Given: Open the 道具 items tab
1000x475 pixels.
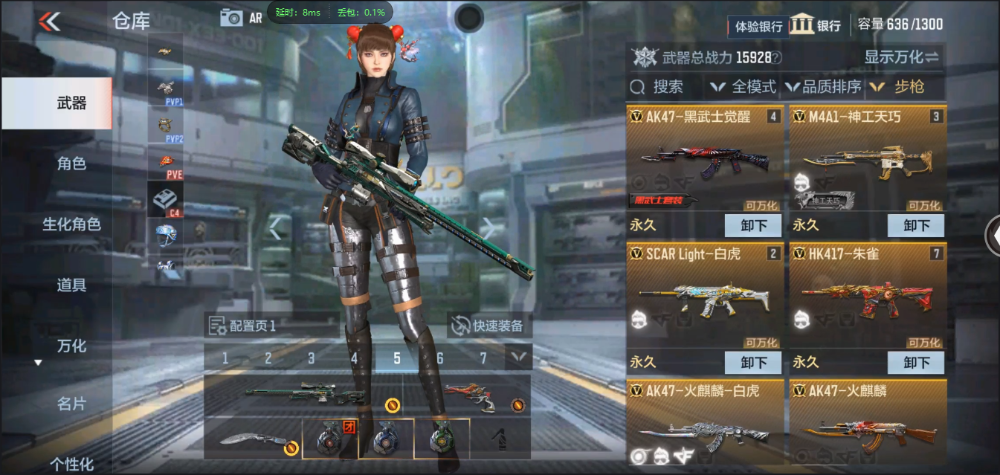Looking at the screenshot, I should tap(71, 286).
